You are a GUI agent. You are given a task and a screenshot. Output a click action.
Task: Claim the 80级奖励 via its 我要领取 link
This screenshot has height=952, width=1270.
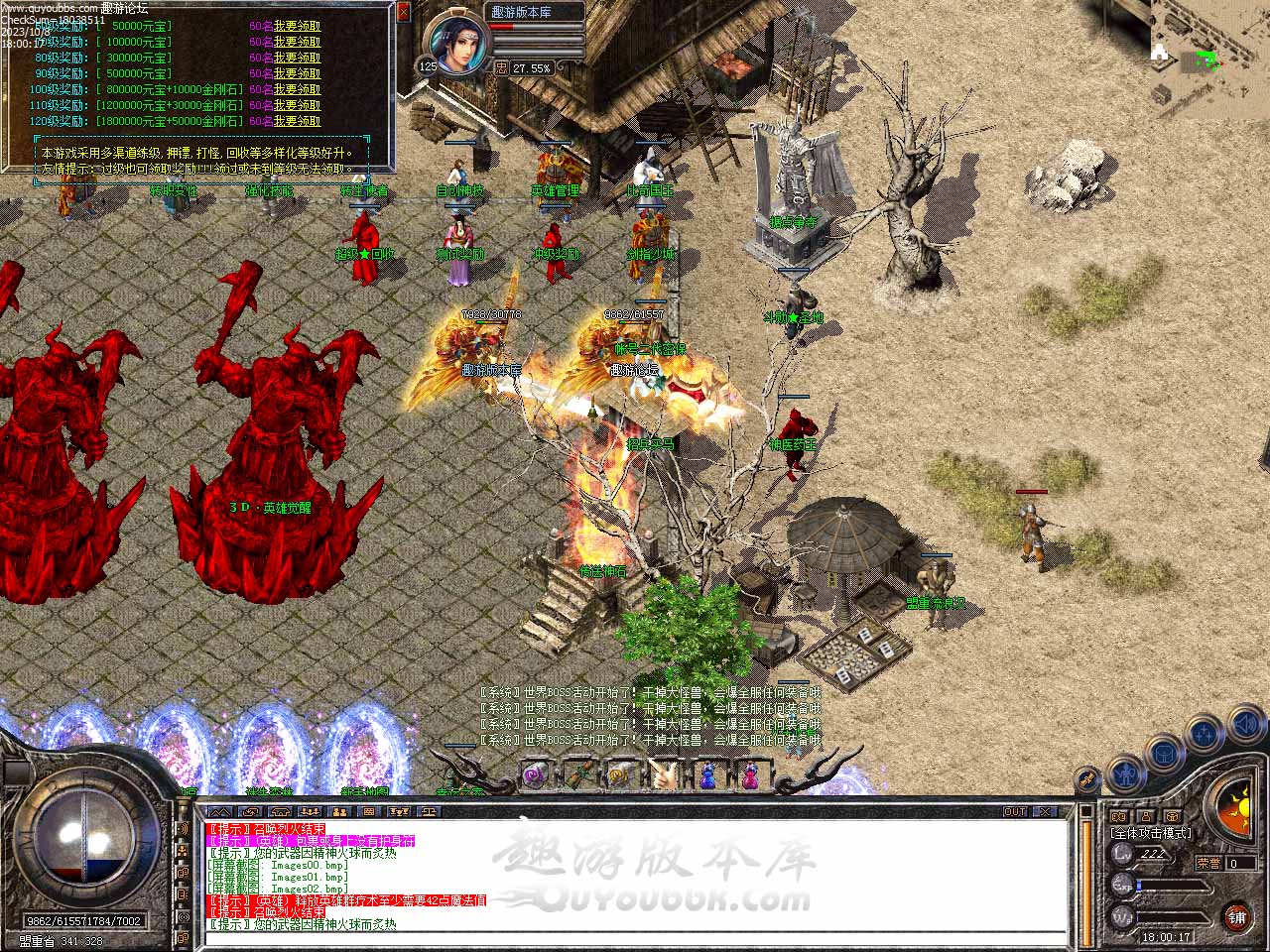(297, 58)
